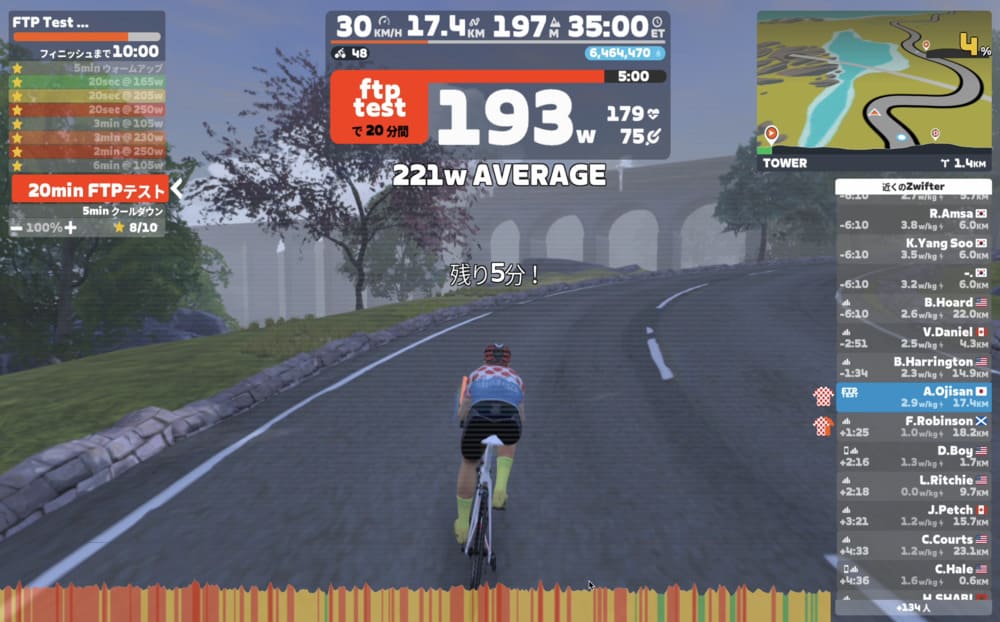Decrease workout intensity with the minus button
Viewport: 1000px width, 622px height.
pyautogui.click(x=17, y=227)
